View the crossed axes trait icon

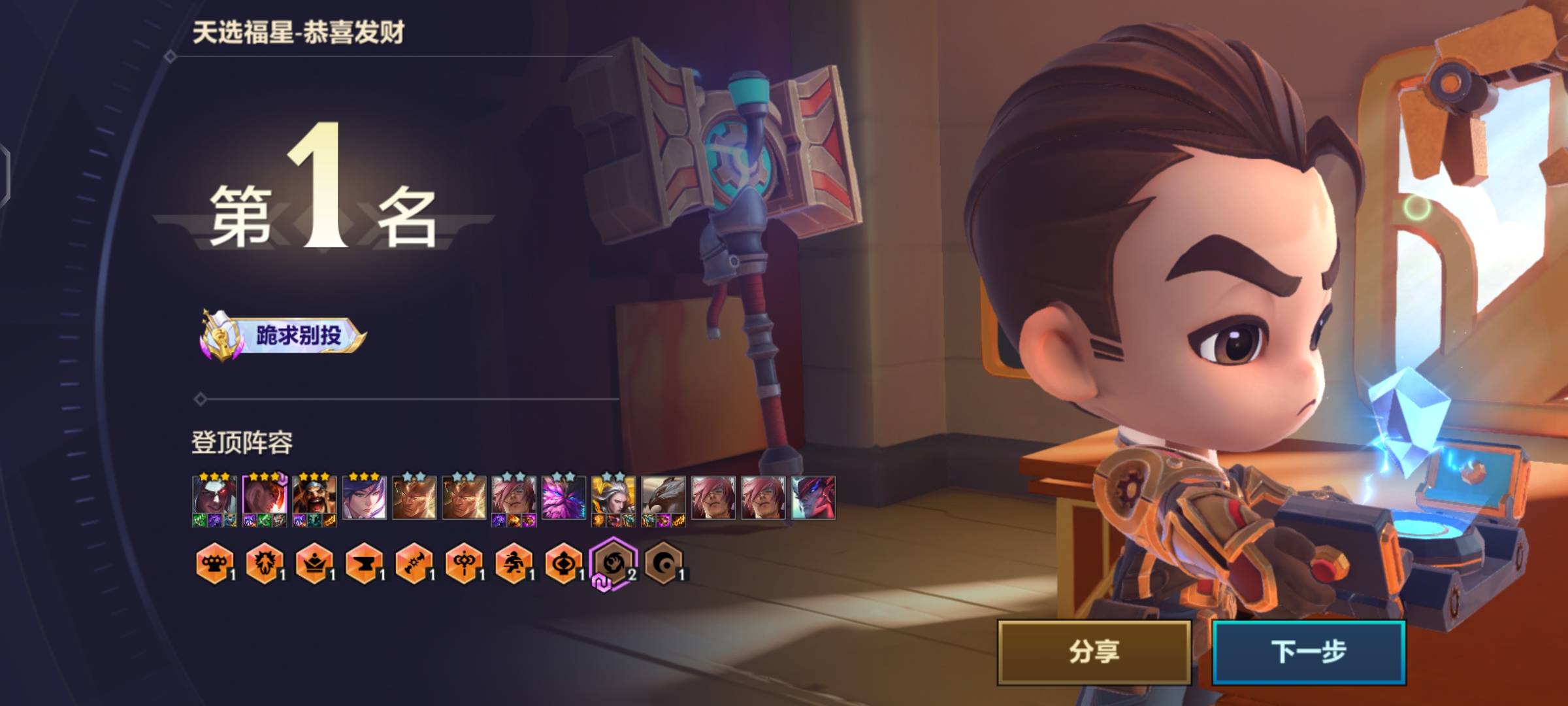click(x=414, y=563)
